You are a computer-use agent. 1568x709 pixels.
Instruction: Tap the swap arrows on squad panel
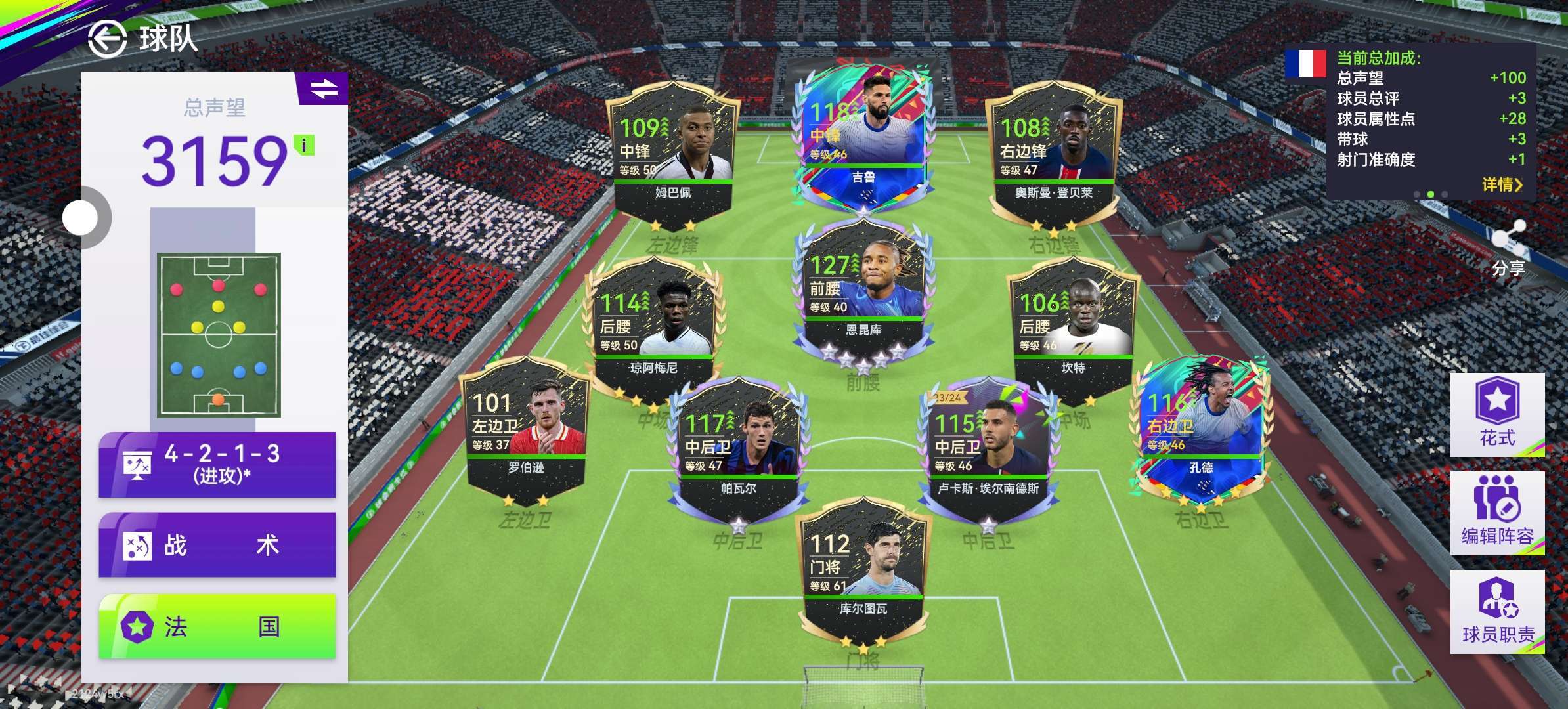point(323,89)
